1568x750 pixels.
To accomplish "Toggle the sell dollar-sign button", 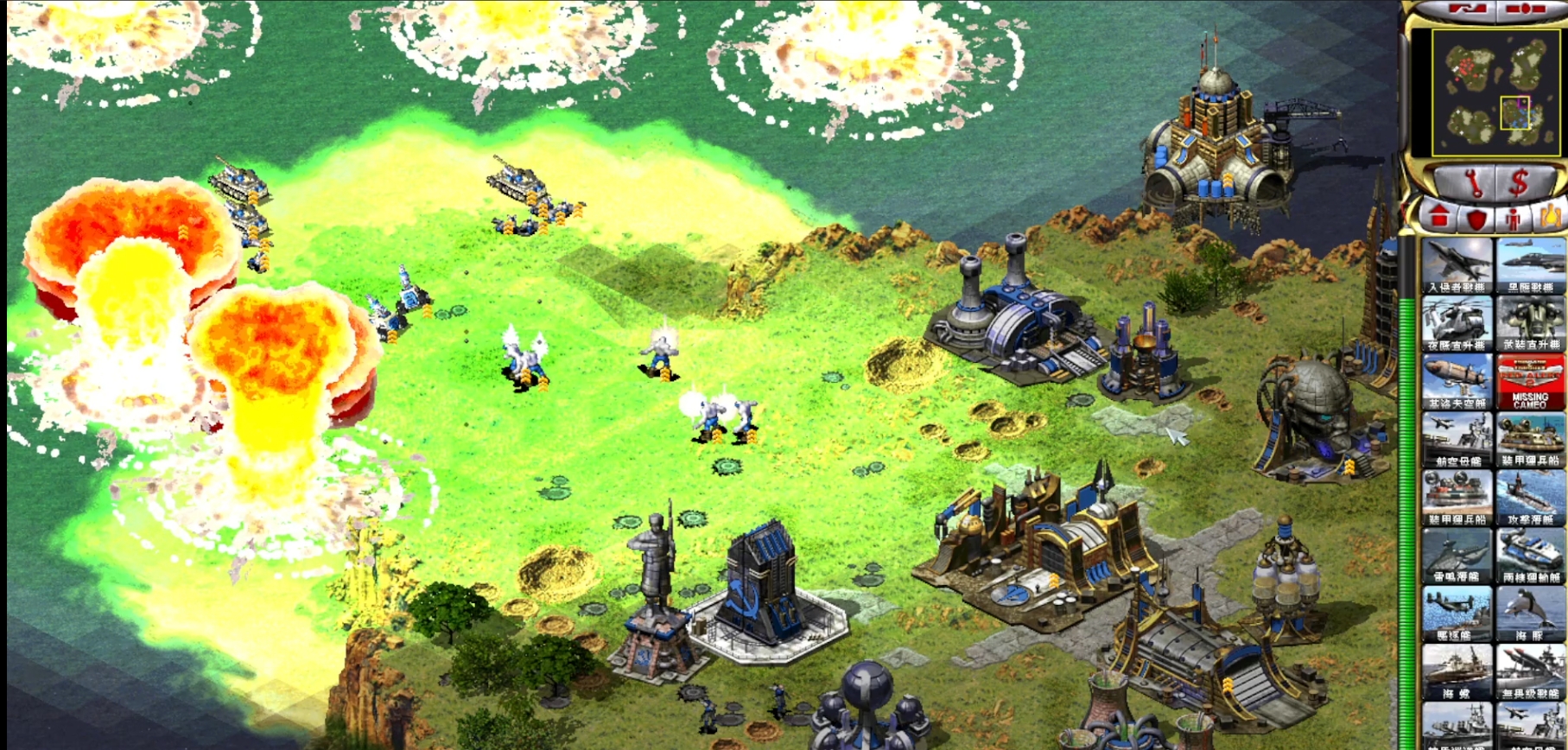I will pos(1520,182).
